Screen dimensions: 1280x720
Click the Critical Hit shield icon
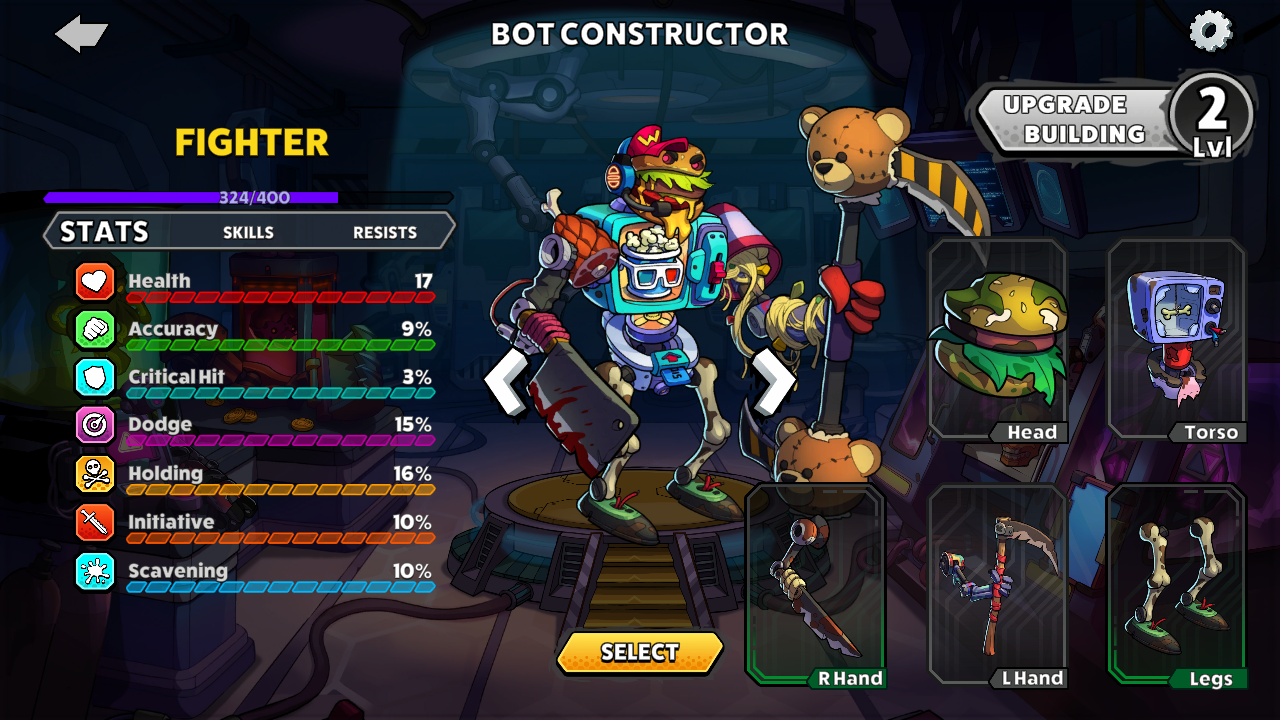[95, 377]
